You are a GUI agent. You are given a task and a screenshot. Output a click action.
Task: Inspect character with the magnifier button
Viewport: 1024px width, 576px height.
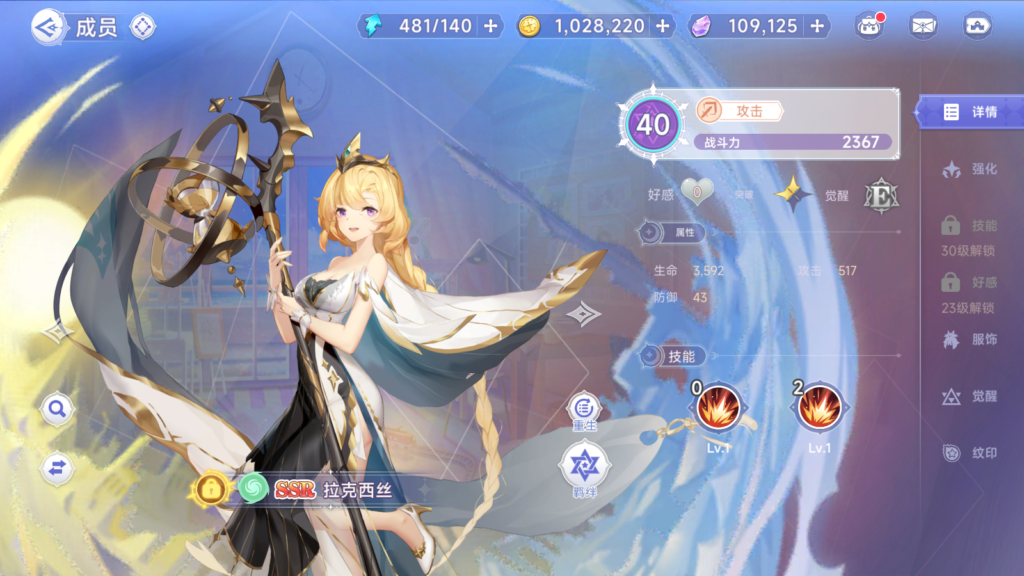(x=57, y=408)
